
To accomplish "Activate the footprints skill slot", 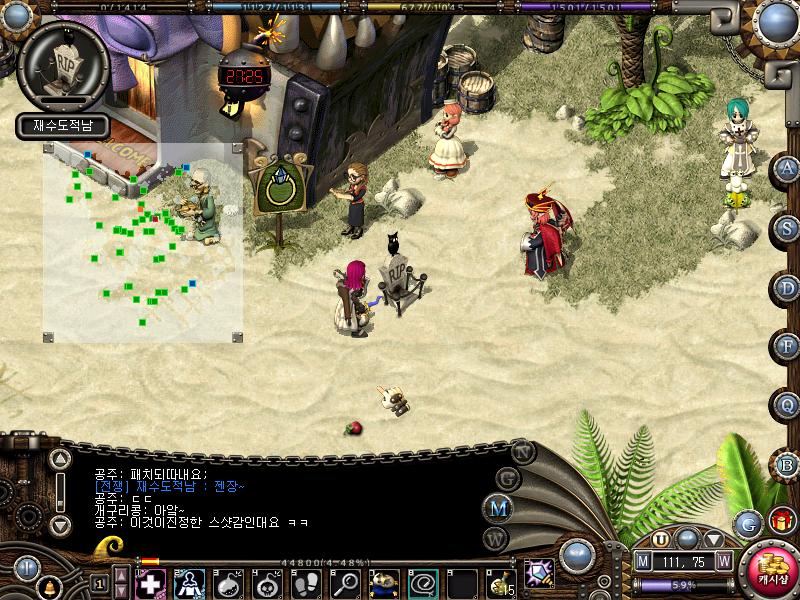I will (x=306, y=582).
